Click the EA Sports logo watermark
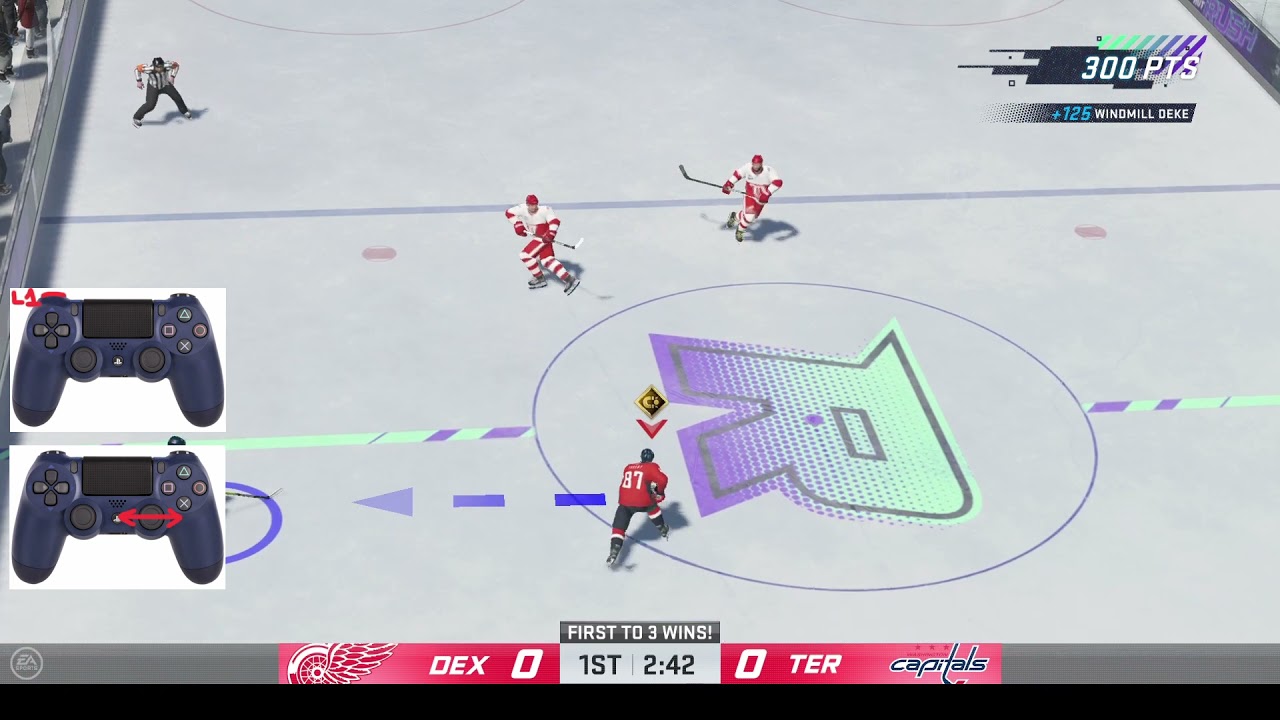The image size is (1280, 720). click(26, 664)
